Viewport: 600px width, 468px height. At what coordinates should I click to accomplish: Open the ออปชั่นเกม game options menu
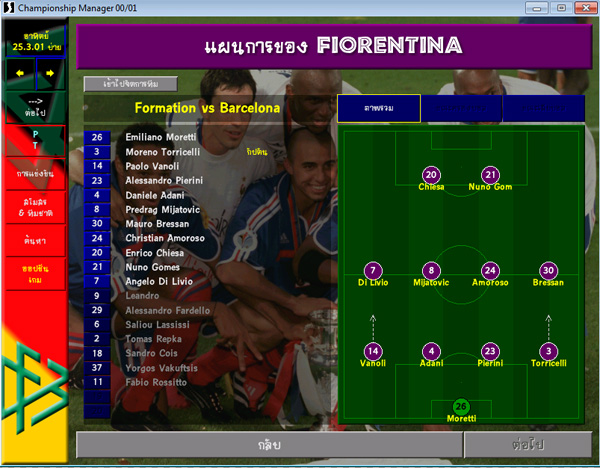coord(33,273)
